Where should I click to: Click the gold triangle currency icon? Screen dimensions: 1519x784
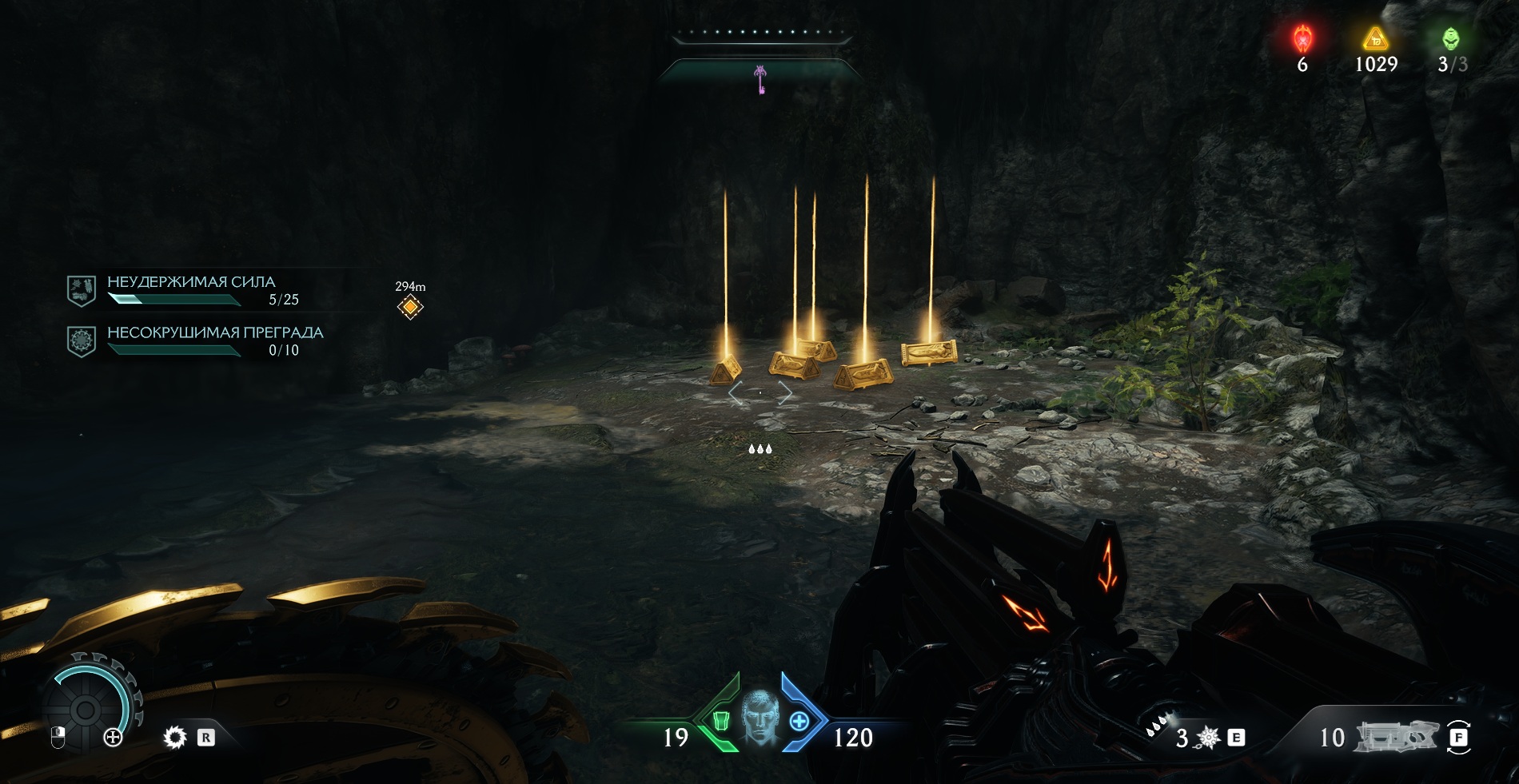(1375, 38)
